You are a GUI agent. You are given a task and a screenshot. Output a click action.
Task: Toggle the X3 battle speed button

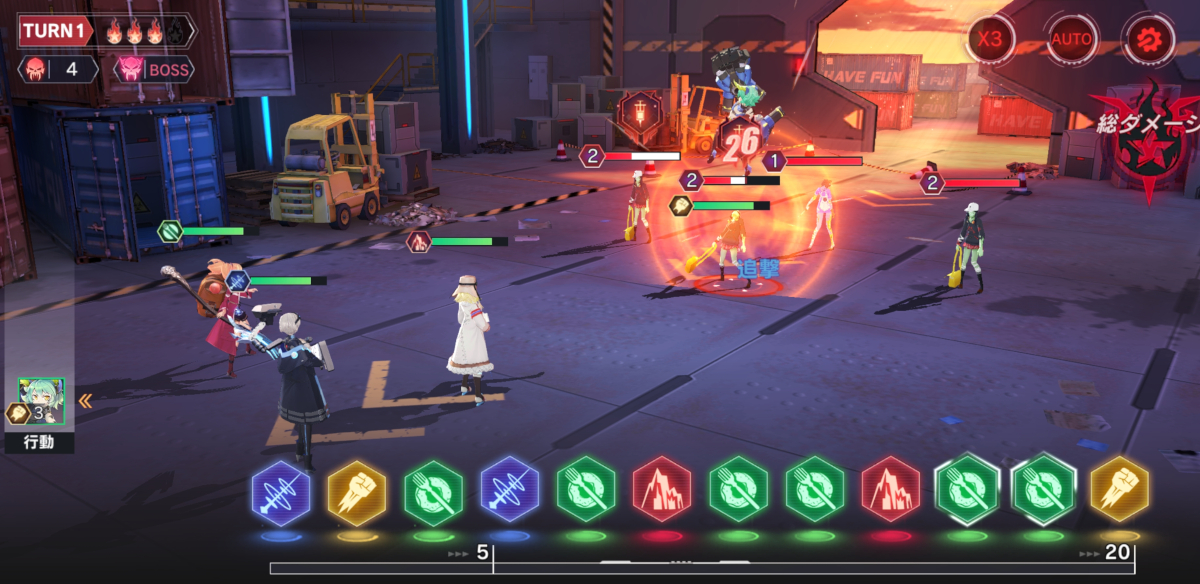click(x=990, y=40)
